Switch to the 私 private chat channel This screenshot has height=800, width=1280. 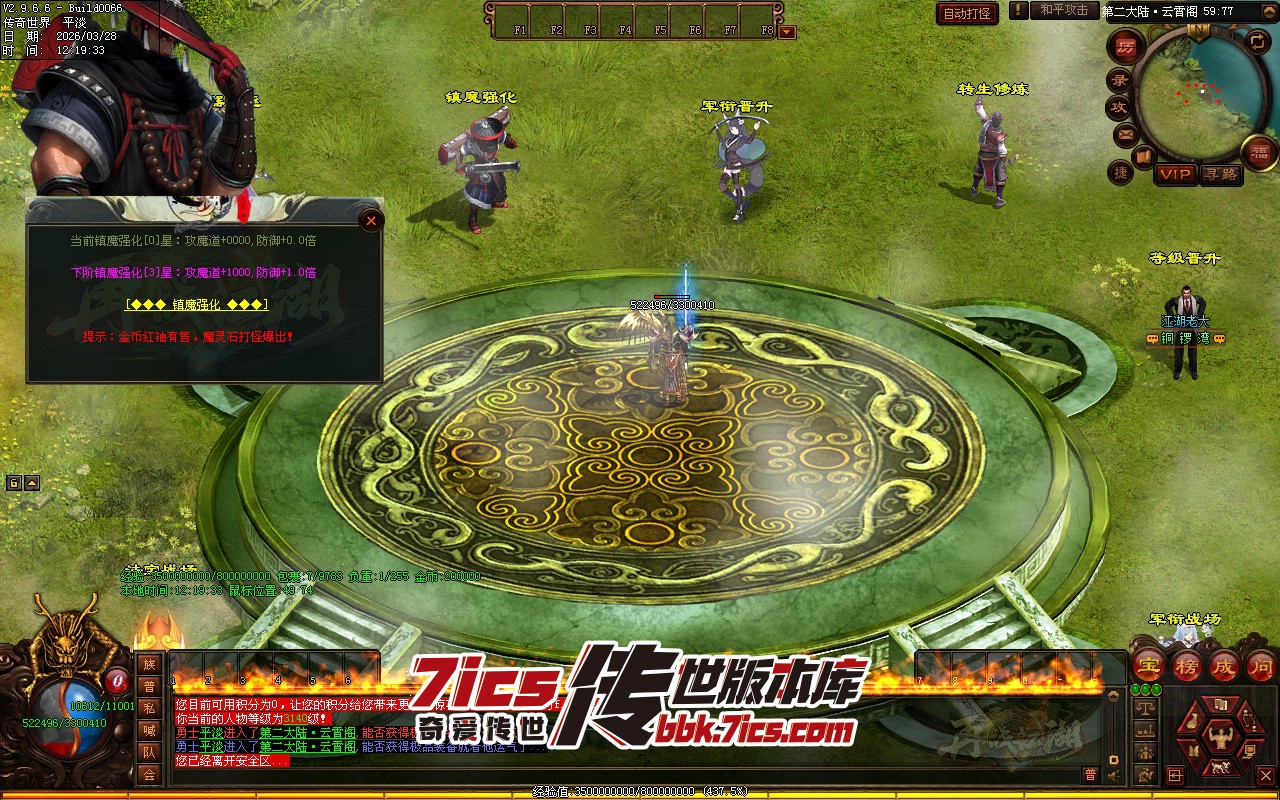149,708
